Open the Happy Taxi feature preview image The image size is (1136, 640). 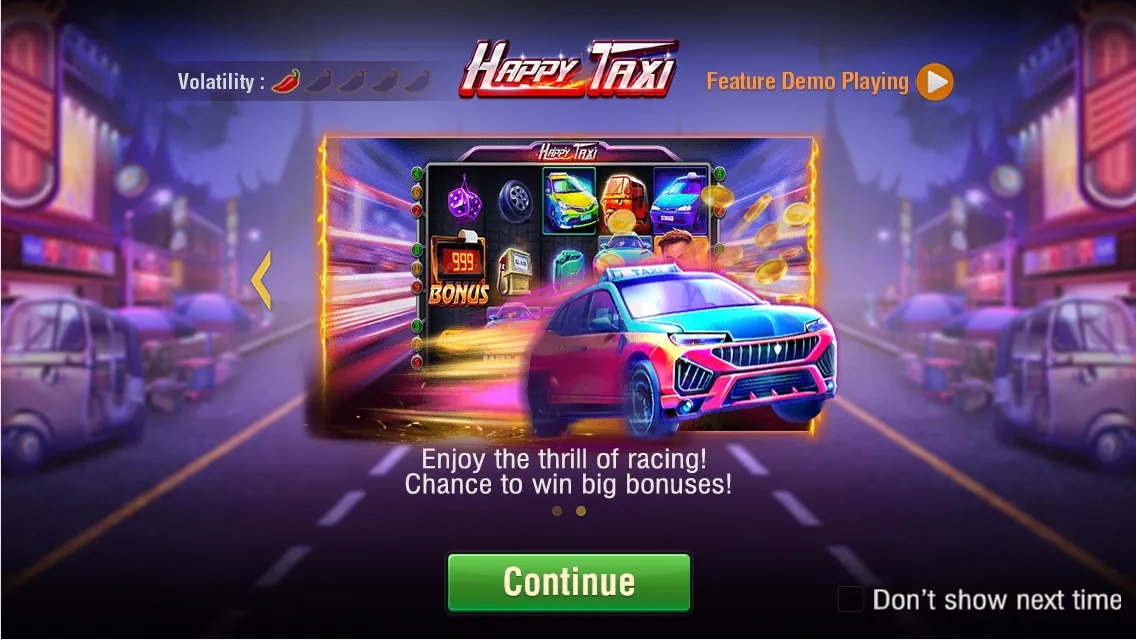click(x=568, y=287)
